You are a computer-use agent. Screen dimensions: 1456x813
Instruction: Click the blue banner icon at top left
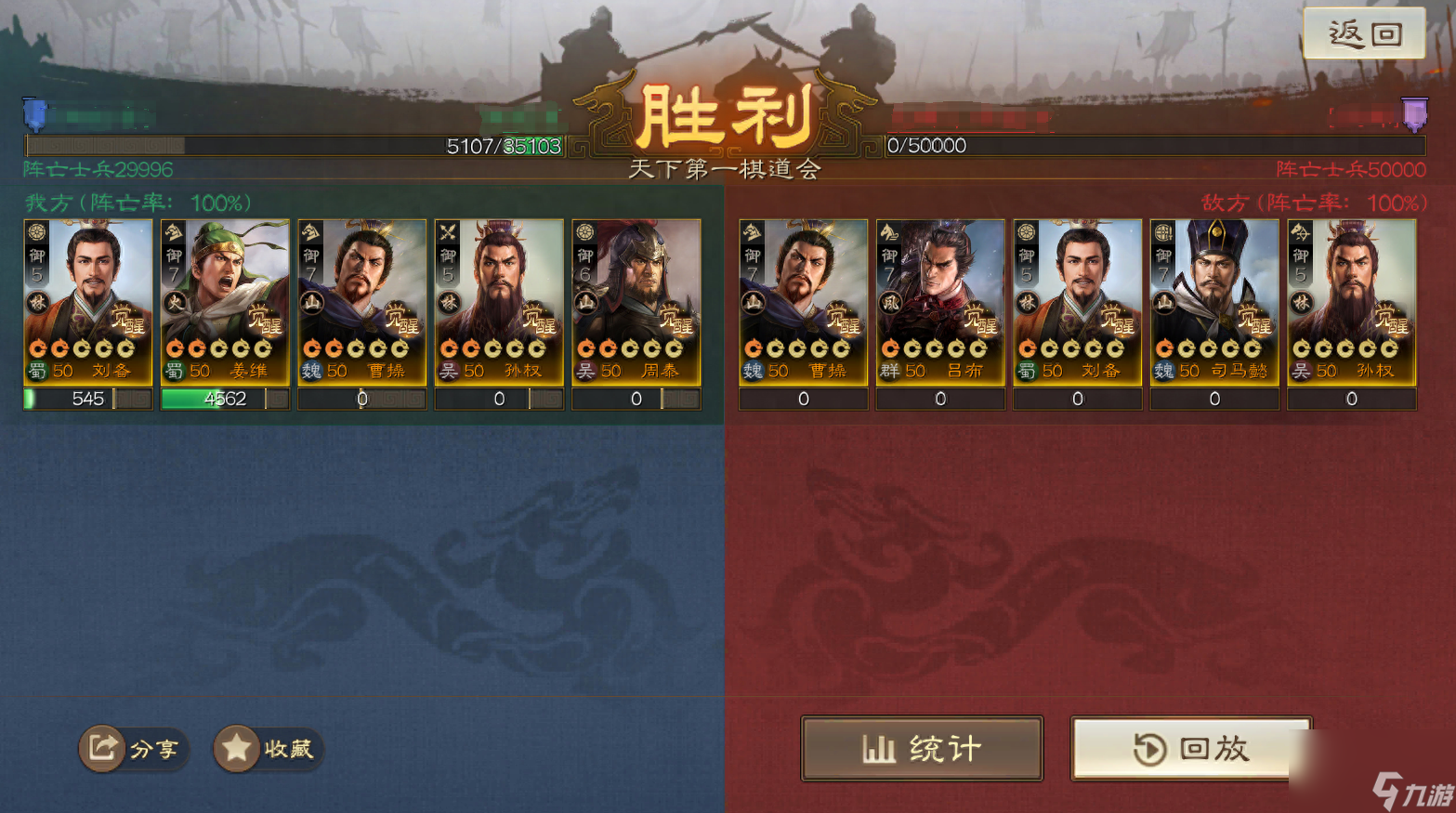(x=34, y=112)
